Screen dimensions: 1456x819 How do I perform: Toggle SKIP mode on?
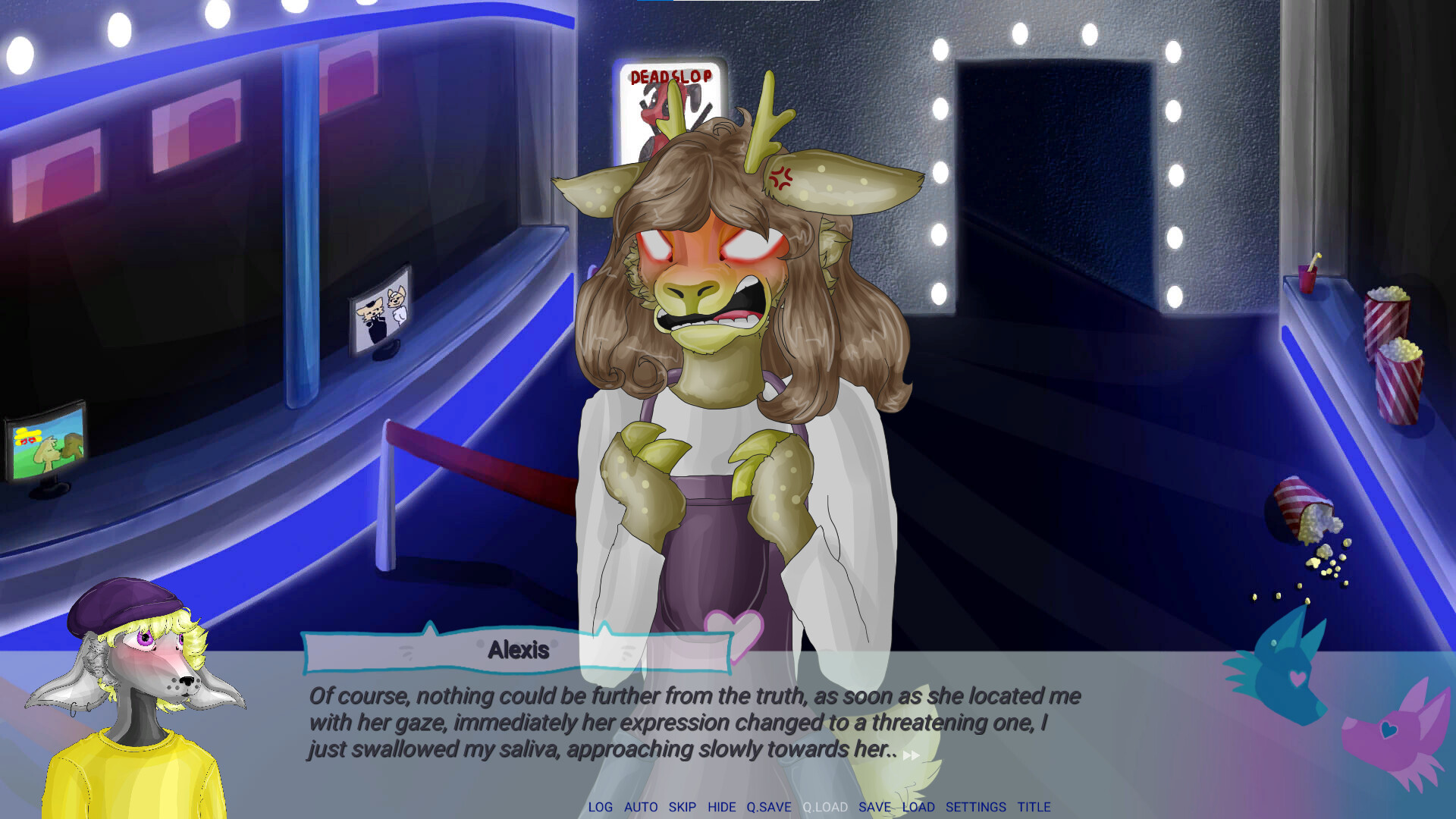click(682, 807)
